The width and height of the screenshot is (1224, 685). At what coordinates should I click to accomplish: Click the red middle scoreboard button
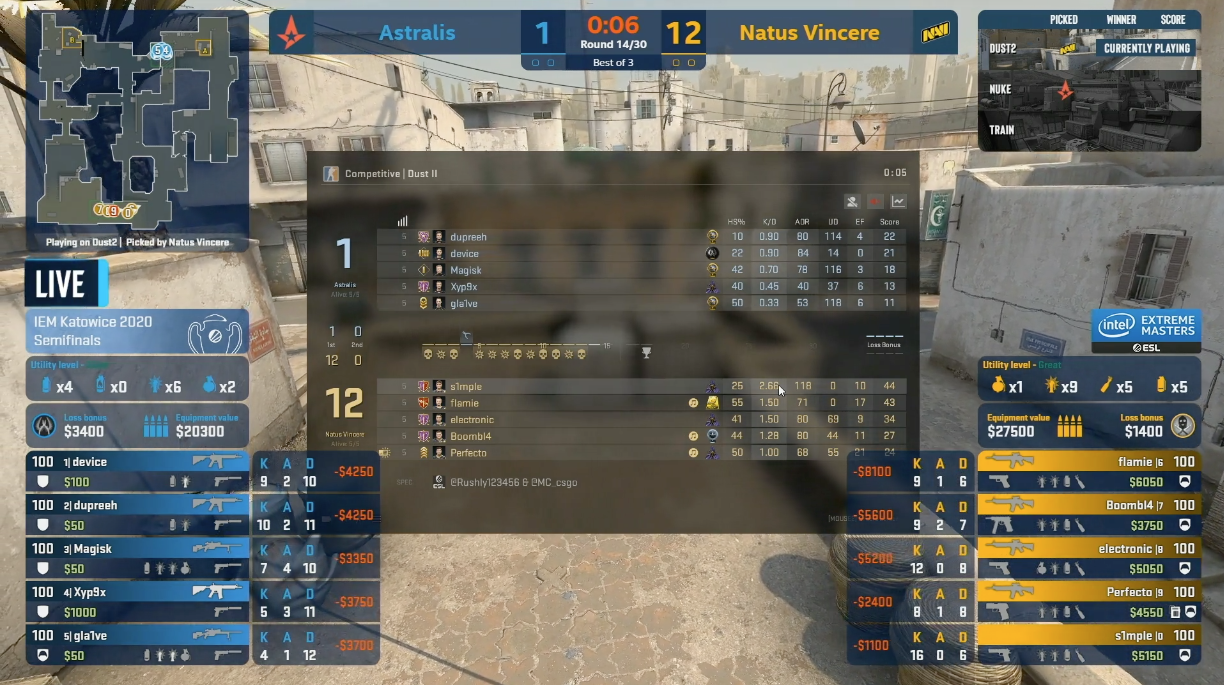(x=875, y=201)
